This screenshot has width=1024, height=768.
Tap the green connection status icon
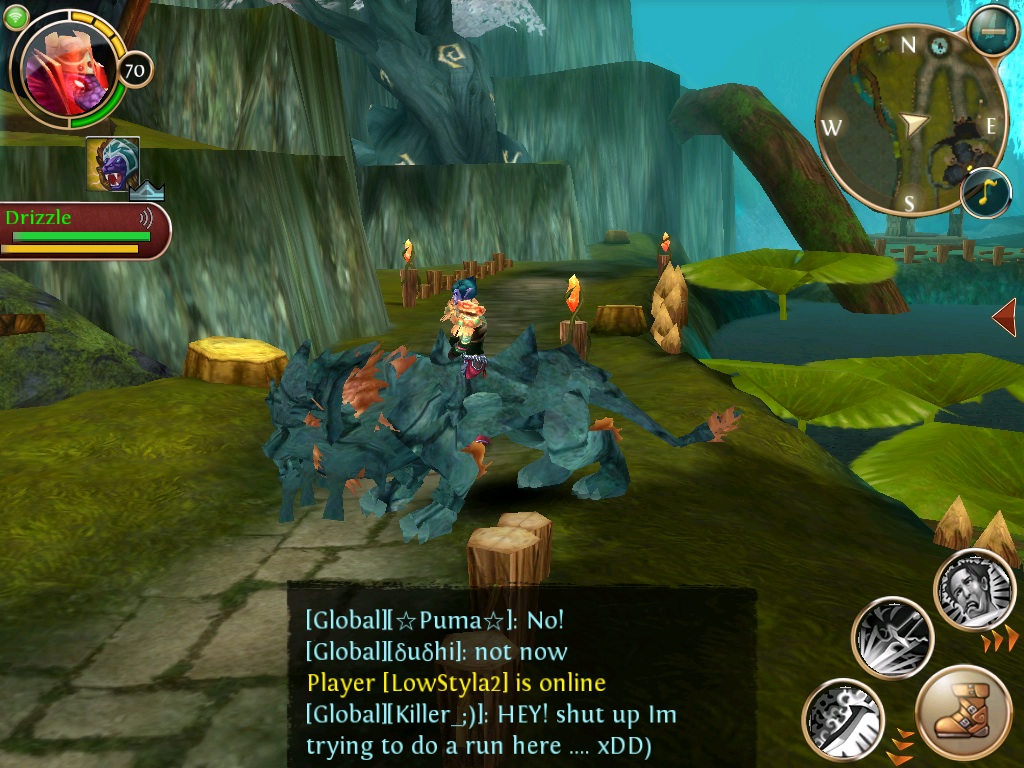[x=16, y=17]
